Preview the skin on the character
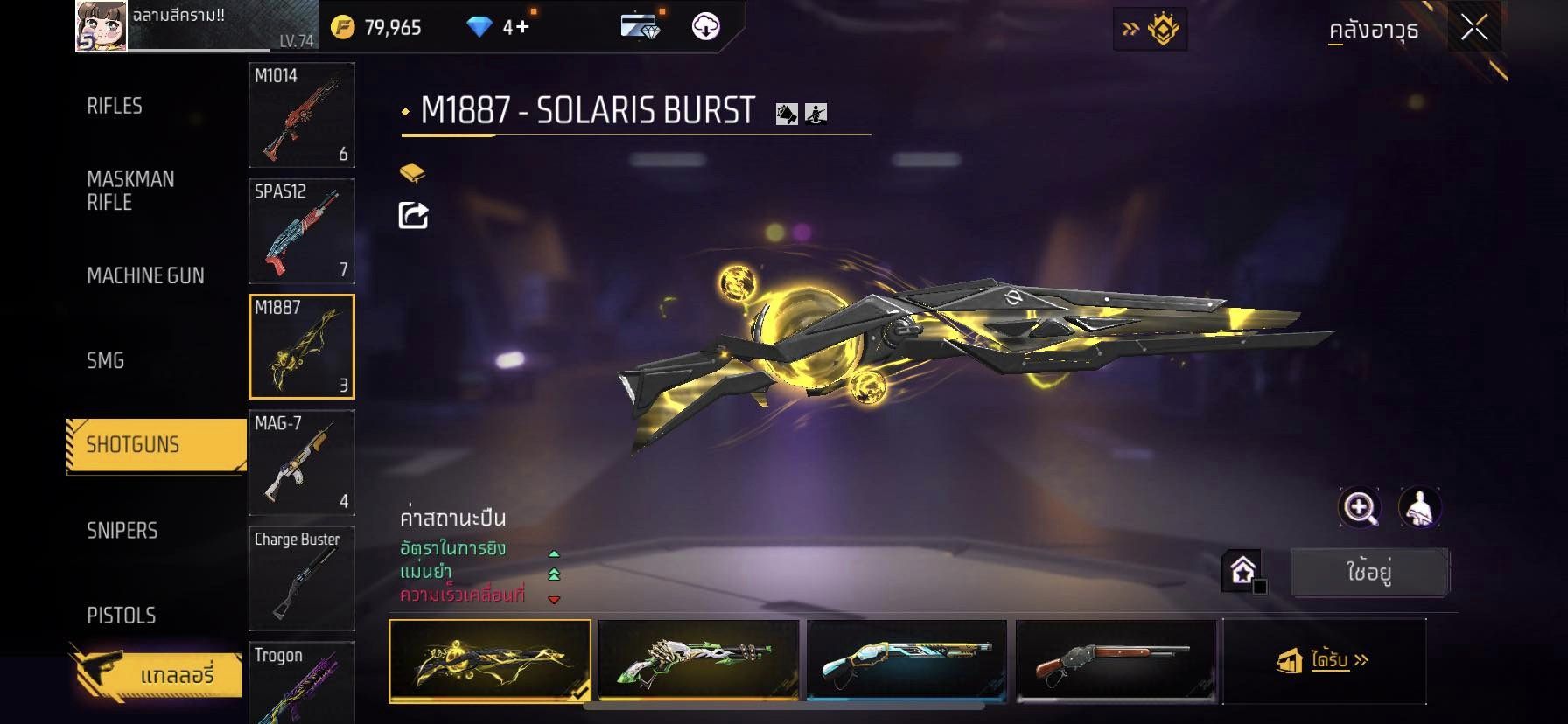 coord(1419,507)
